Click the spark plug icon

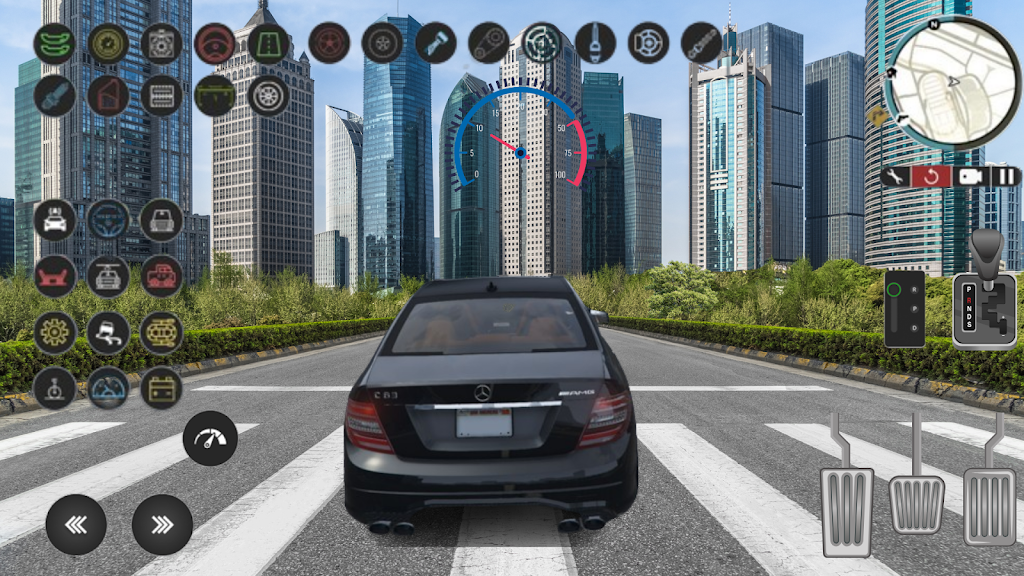(55, 95)
